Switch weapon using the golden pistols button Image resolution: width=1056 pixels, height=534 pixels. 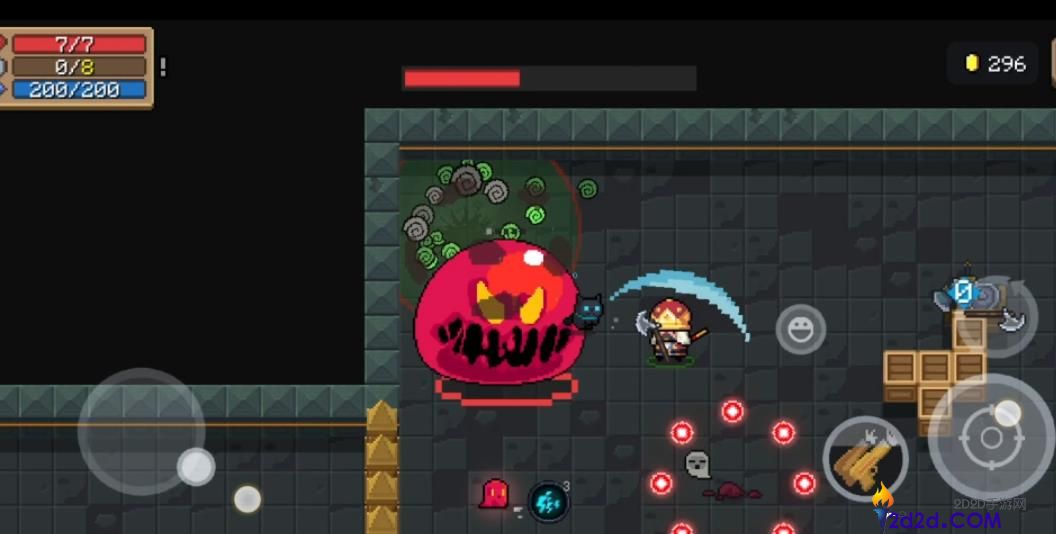[865, 459]
